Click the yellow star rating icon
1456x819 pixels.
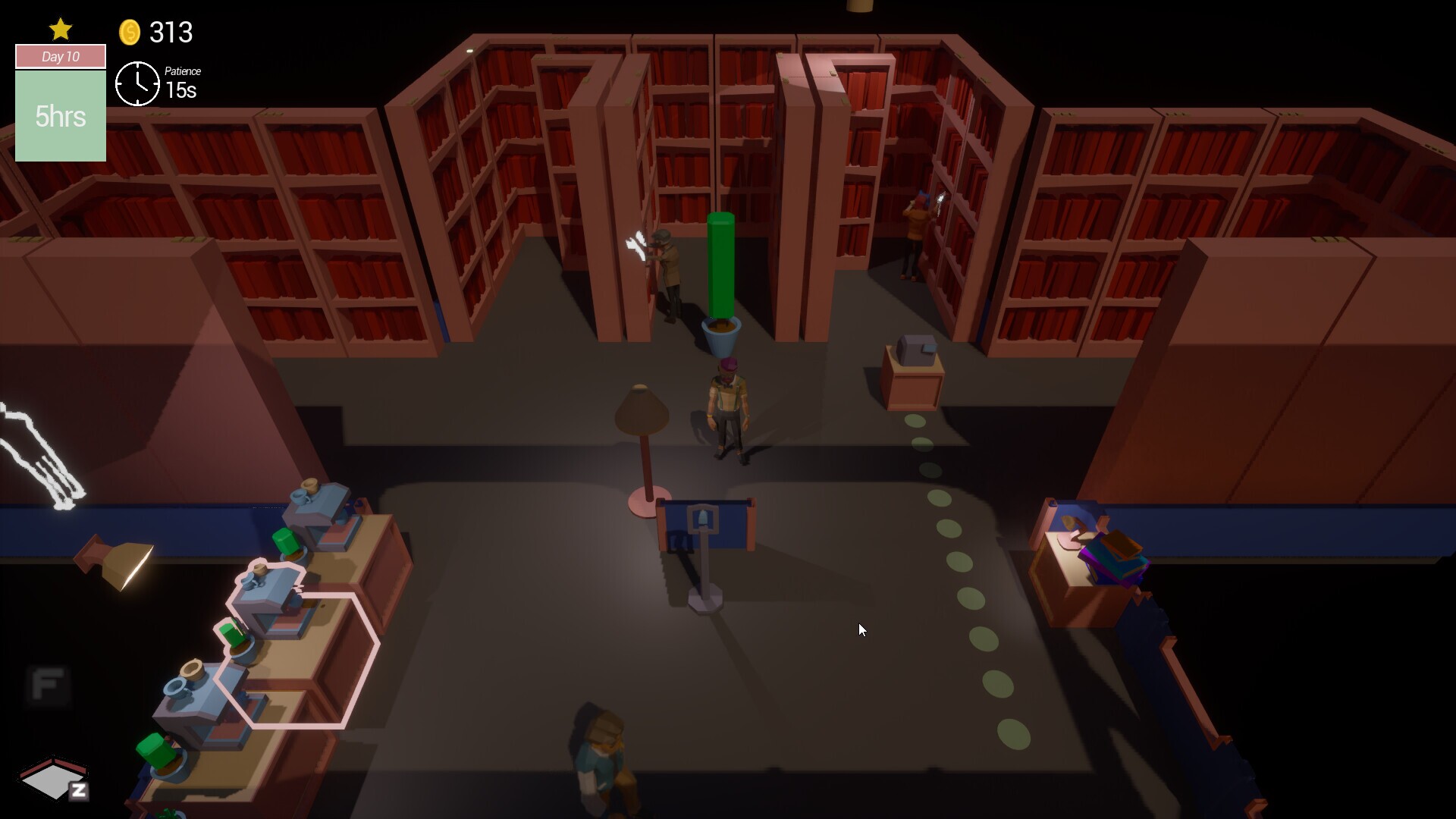[x=60, y=29]
